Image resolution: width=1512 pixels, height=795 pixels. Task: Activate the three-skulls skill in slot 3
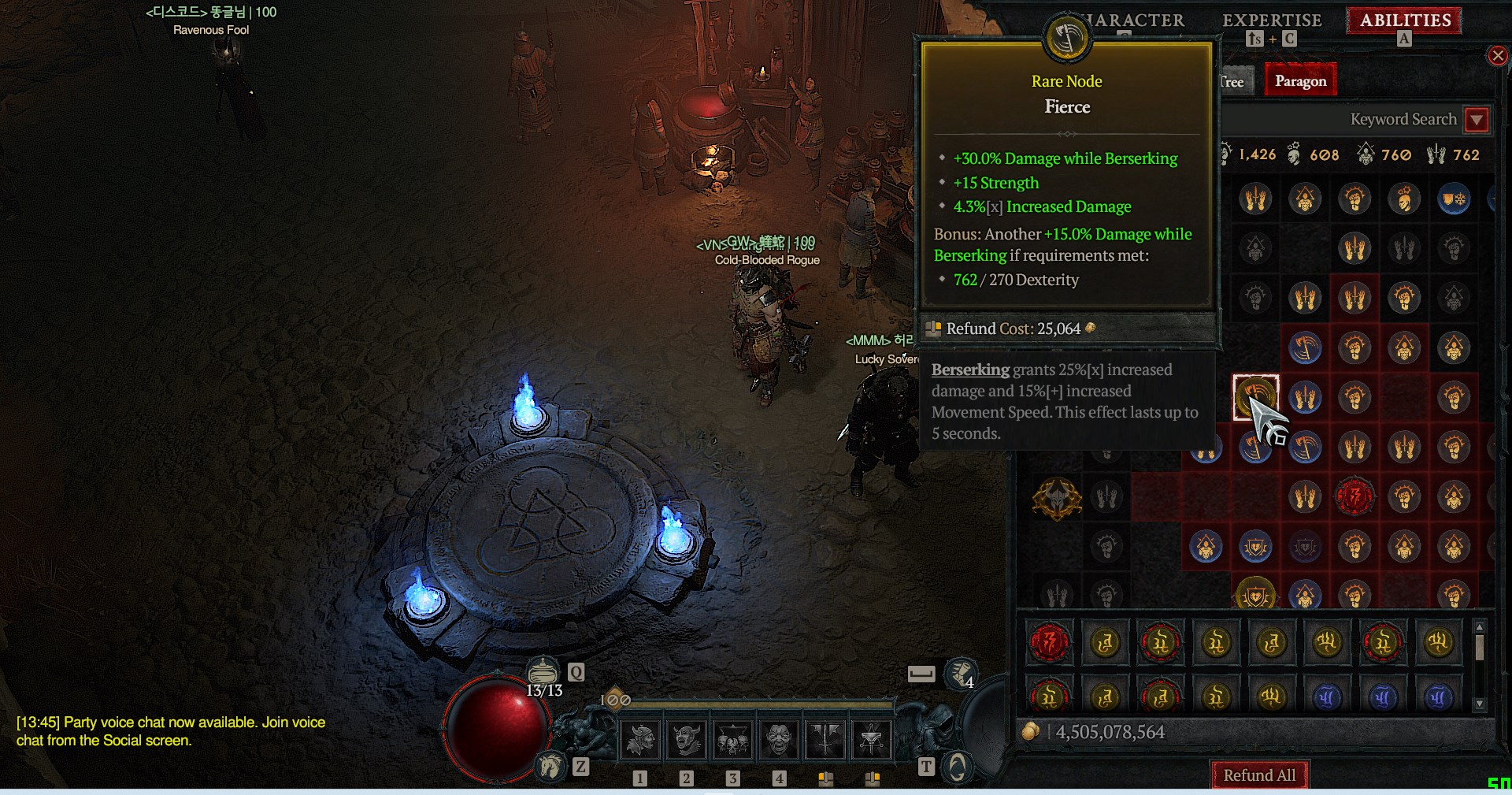732,739
